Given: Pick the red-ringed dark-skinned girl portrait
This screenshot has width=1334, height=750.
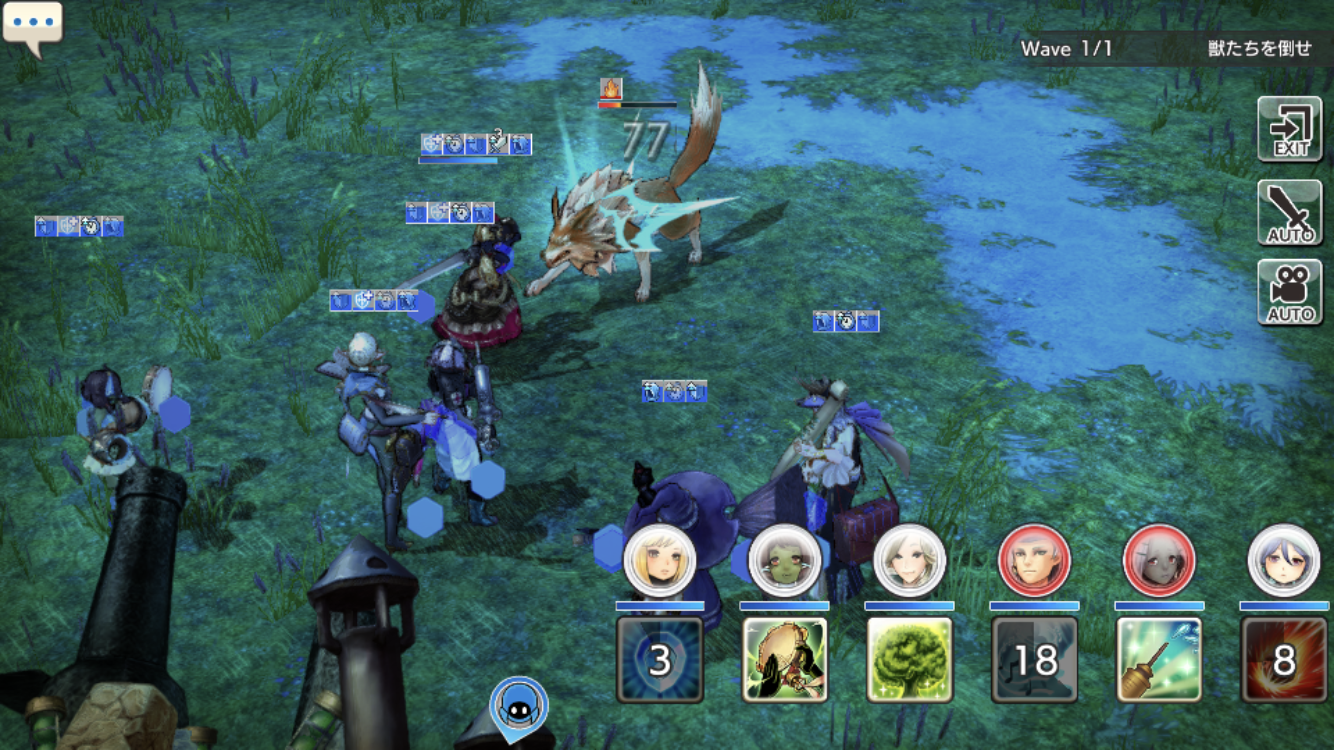Looking at the screenshot, I should click(x=1159, y=561).
